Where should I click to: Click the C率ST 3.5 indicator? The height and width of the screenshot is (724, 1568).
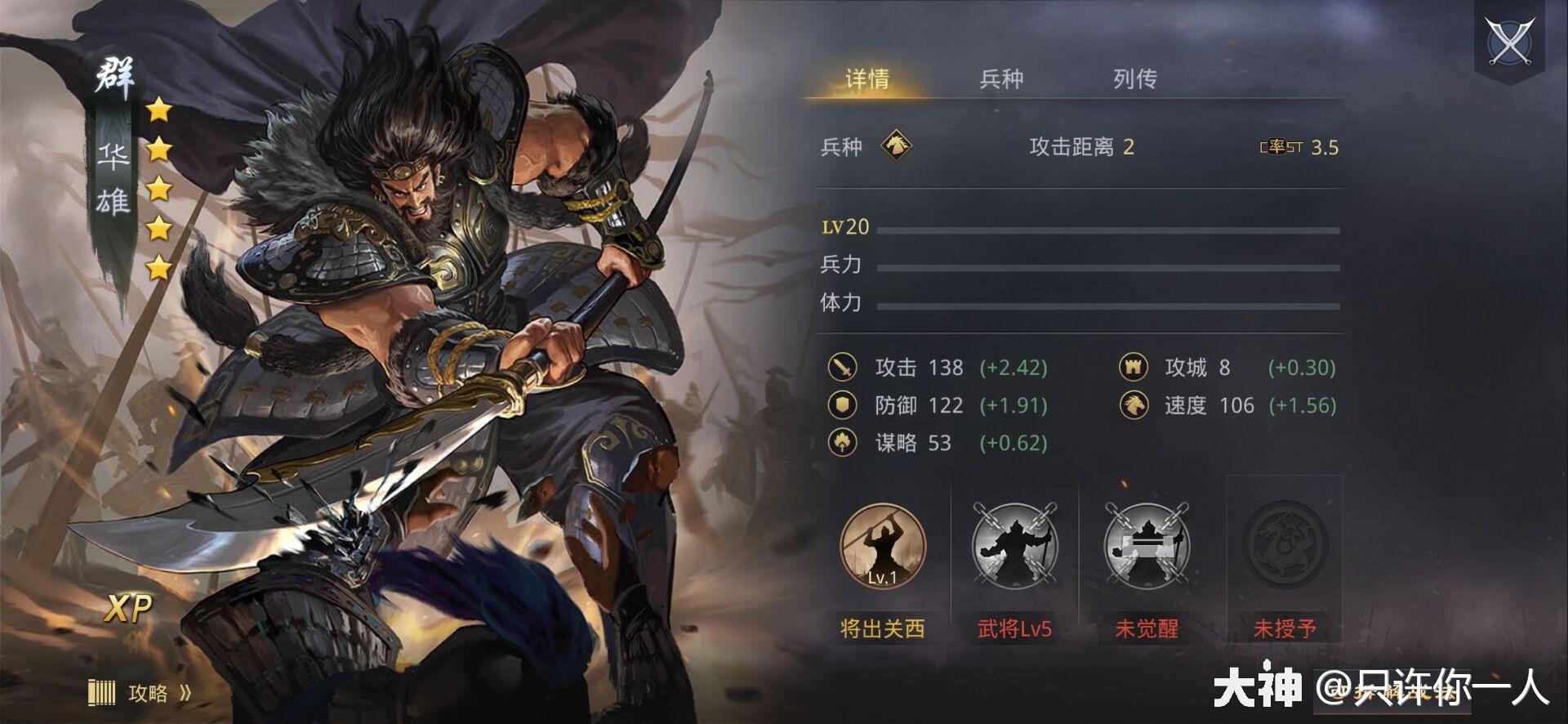tap(1296, 147)
